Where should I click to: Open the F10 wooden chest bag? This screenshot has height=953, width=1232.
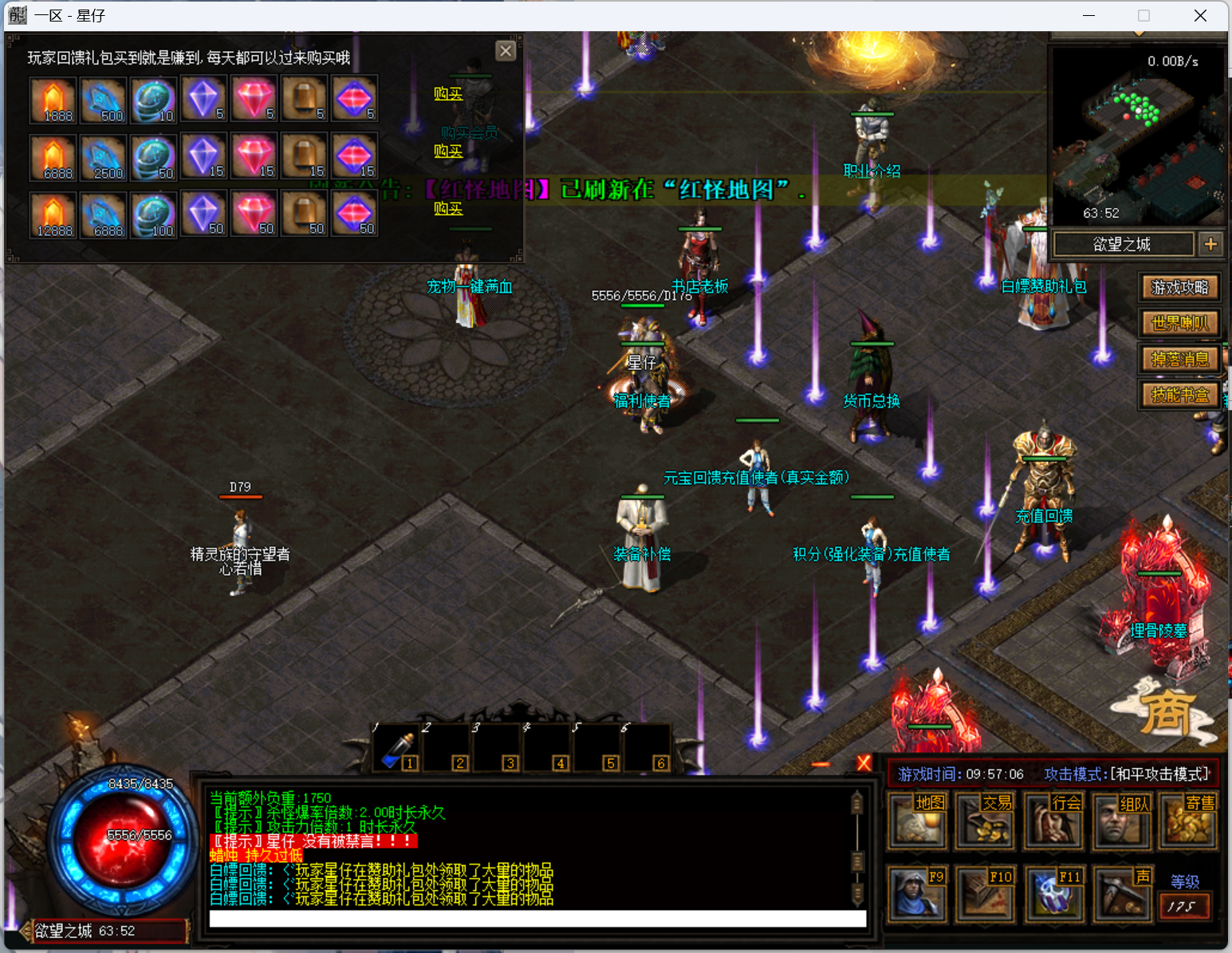point(985,894)
